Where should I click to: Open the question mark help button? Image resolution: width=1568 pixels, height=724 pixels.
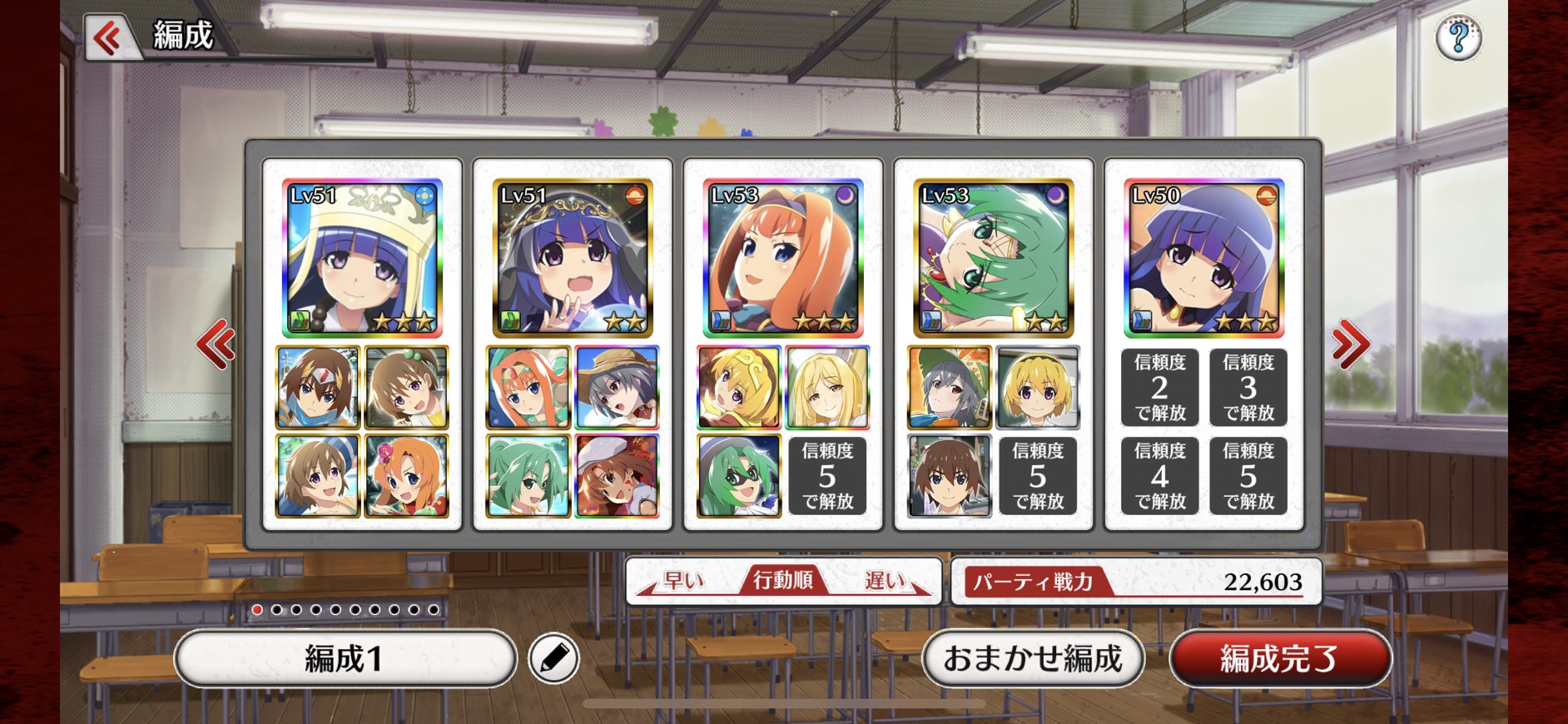pos(1458,37)
